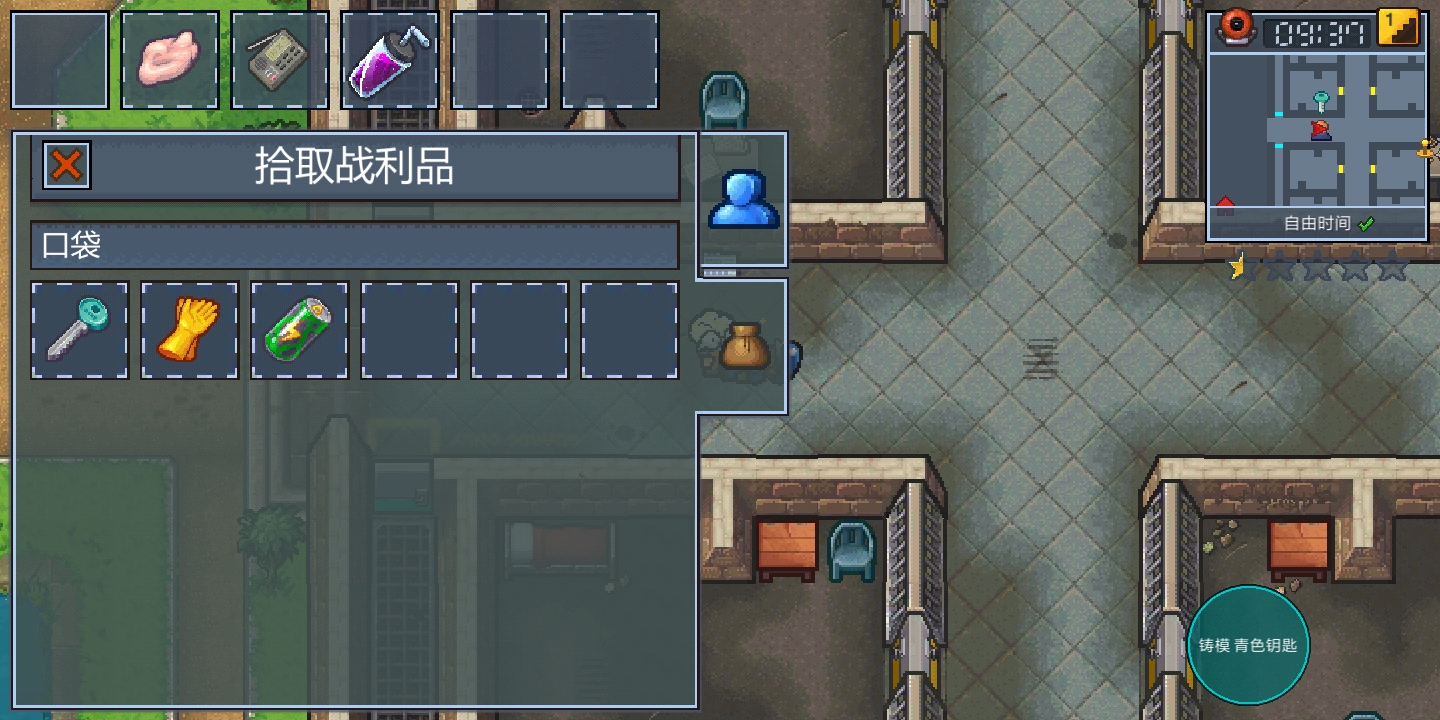Click the red alert eye on the minimap
The width and height of the screenshot is (1440, 720).
(x=1237, y=27)
